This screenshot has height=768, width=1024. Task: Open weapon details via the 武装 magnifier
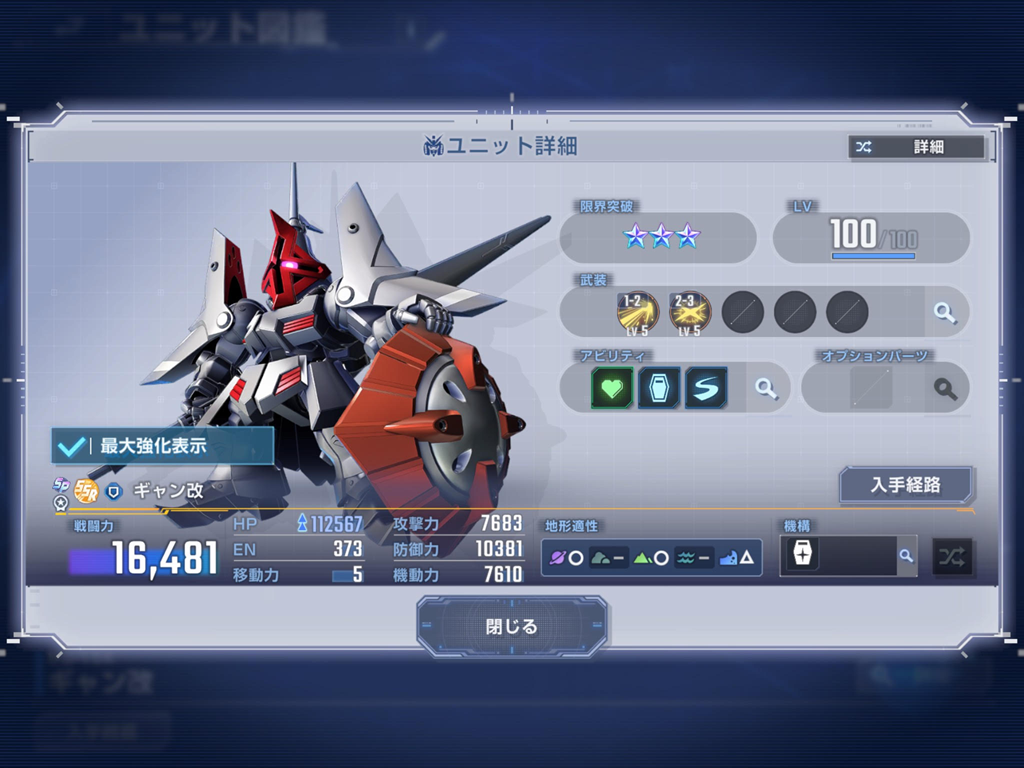pyautogui.click(x=944, y=312)
